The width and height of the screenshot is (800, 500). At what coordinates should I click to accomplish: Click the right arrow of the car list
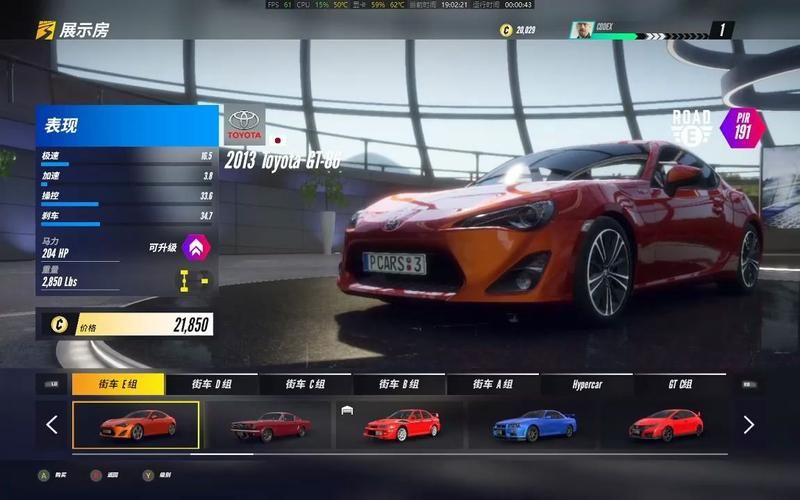click(x=748, y=425)
